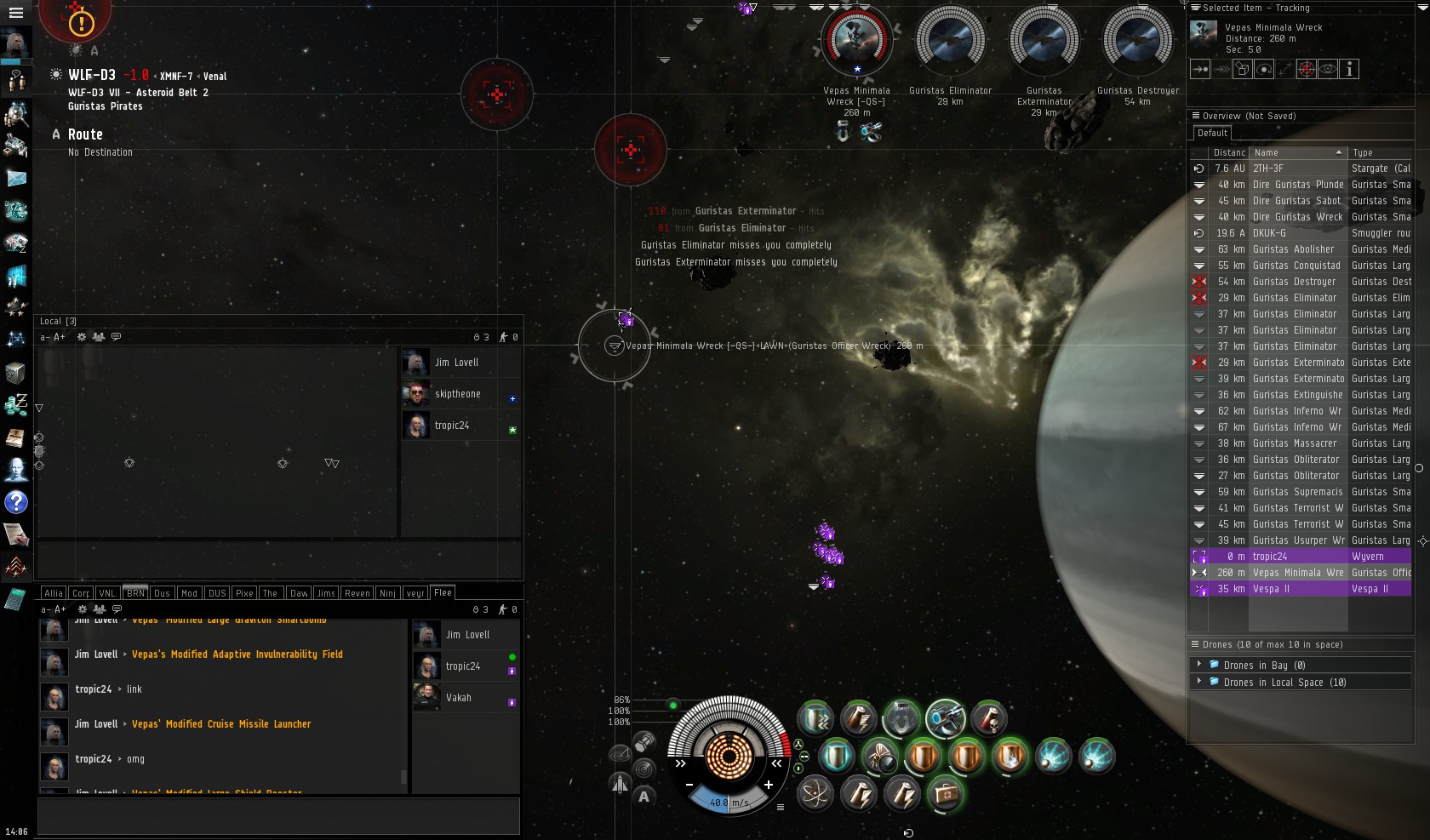The height and width of the screenshot is (840, 1430).
Task: Select Vakah in the chat member list
Action: pos(458,698)
